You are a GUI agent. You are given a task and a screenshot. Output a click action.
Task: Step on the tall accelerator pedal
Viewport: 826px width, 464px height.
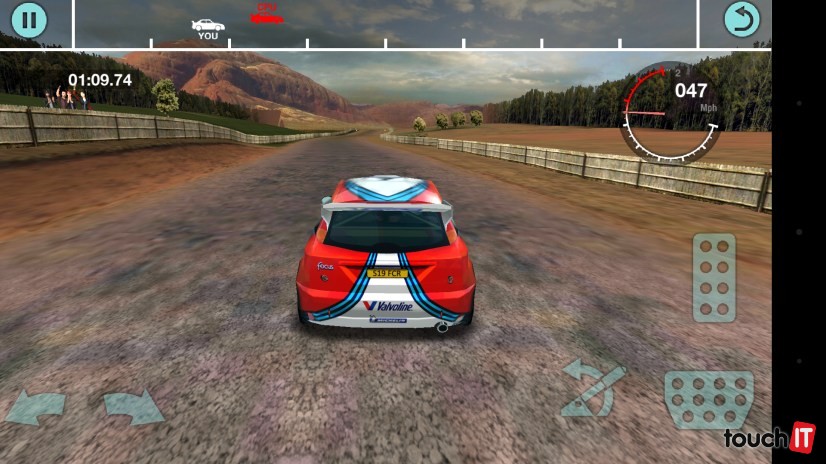(x=713, y=277)
